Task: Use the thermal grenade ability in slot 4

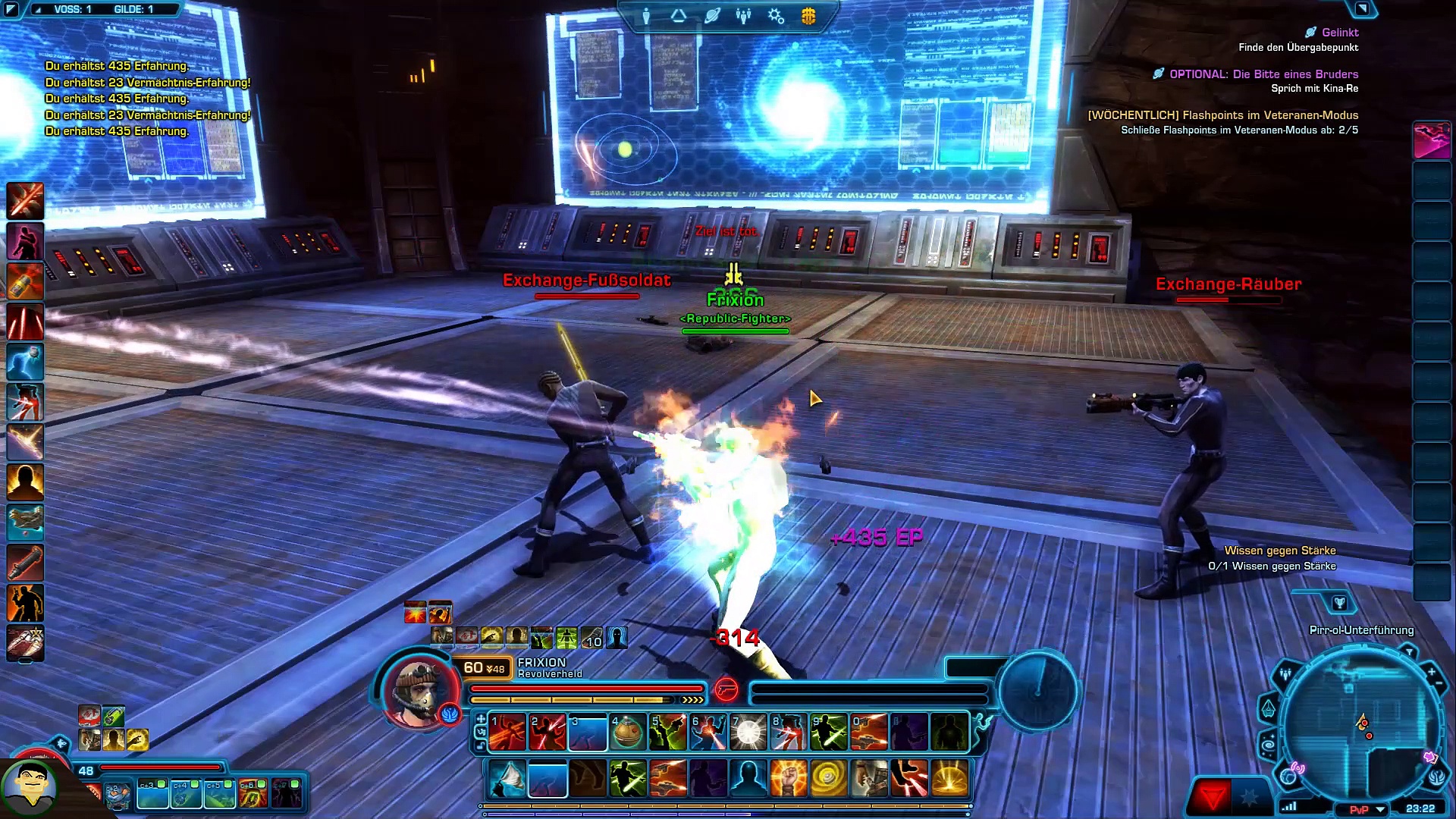Action: (x=629, y=733)
